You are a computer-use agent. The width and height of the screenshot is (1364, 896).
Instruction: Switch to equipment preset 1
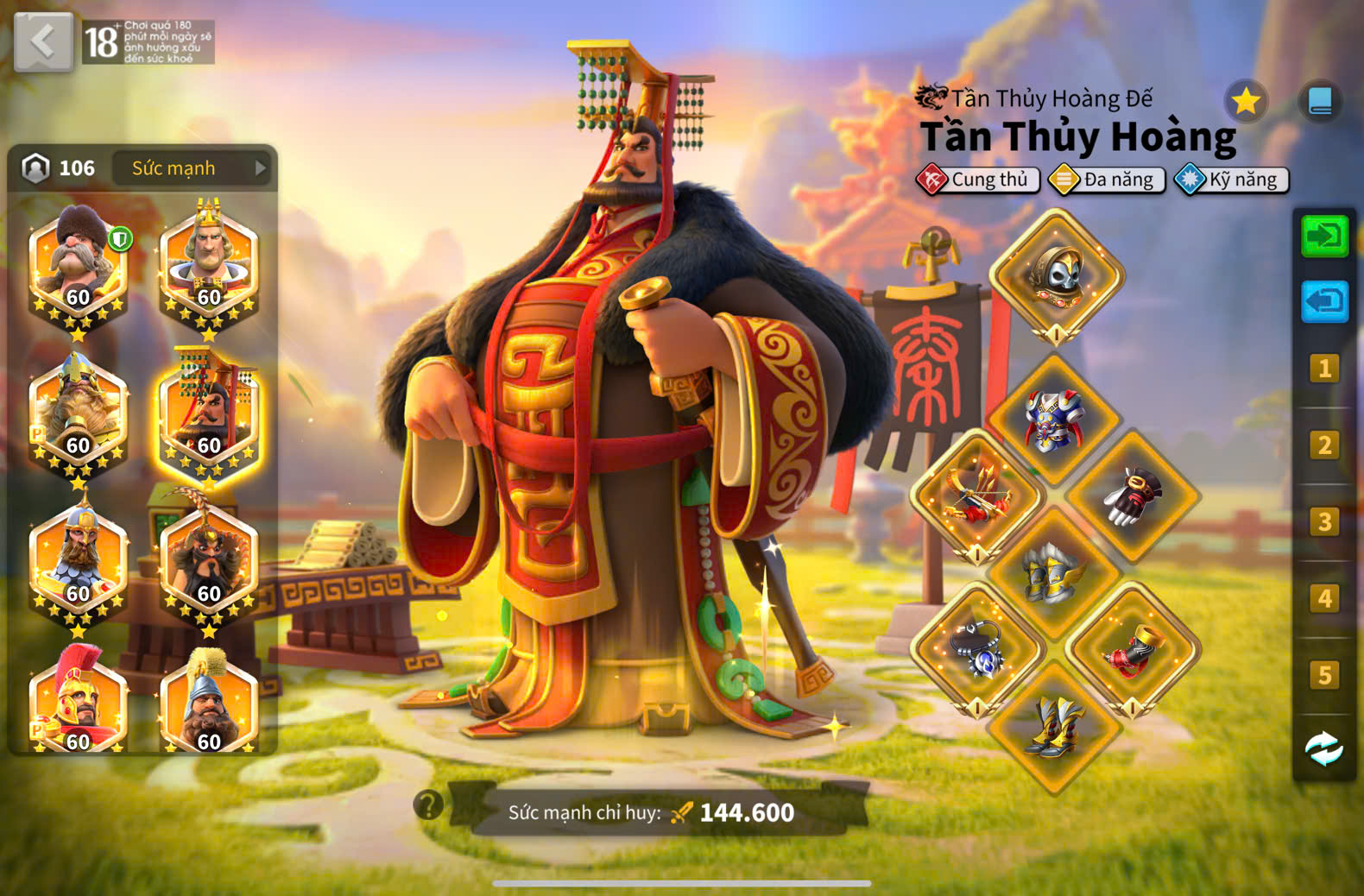click(x=1324, y=369)
